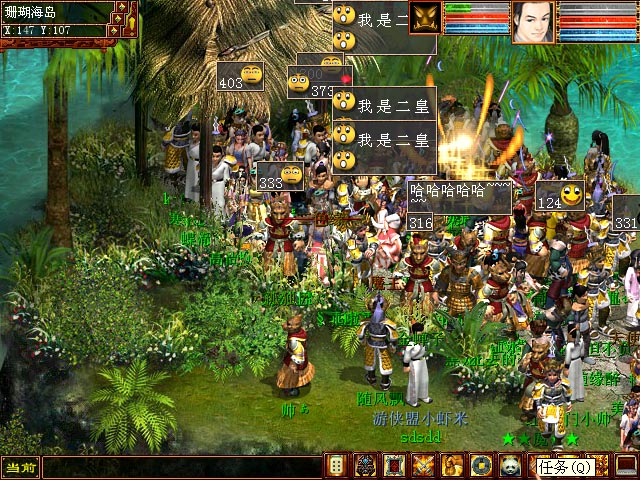Click the golden beast pet portrait
The height and width of the screenshot is (480, 640).
(x=424, y=18)
